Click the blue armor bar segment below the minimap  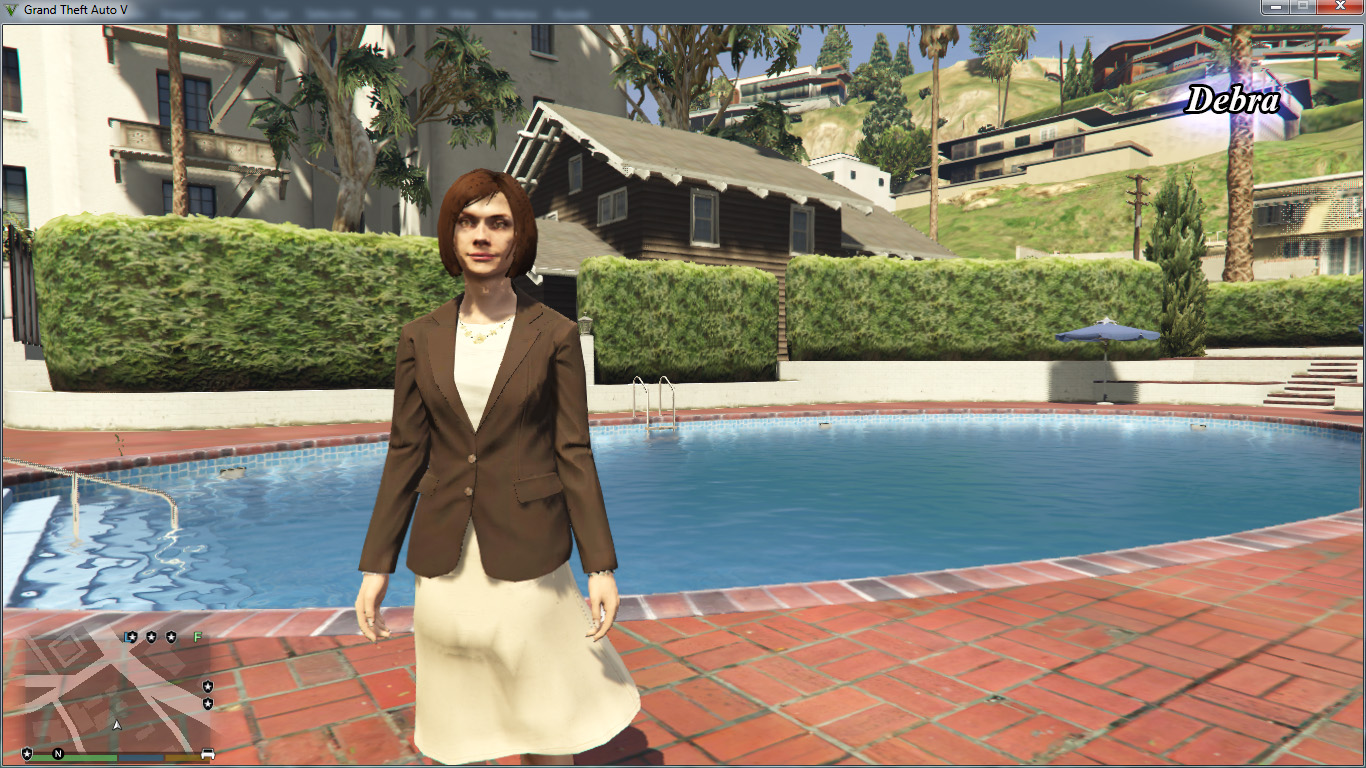click(x=141, y=757)
